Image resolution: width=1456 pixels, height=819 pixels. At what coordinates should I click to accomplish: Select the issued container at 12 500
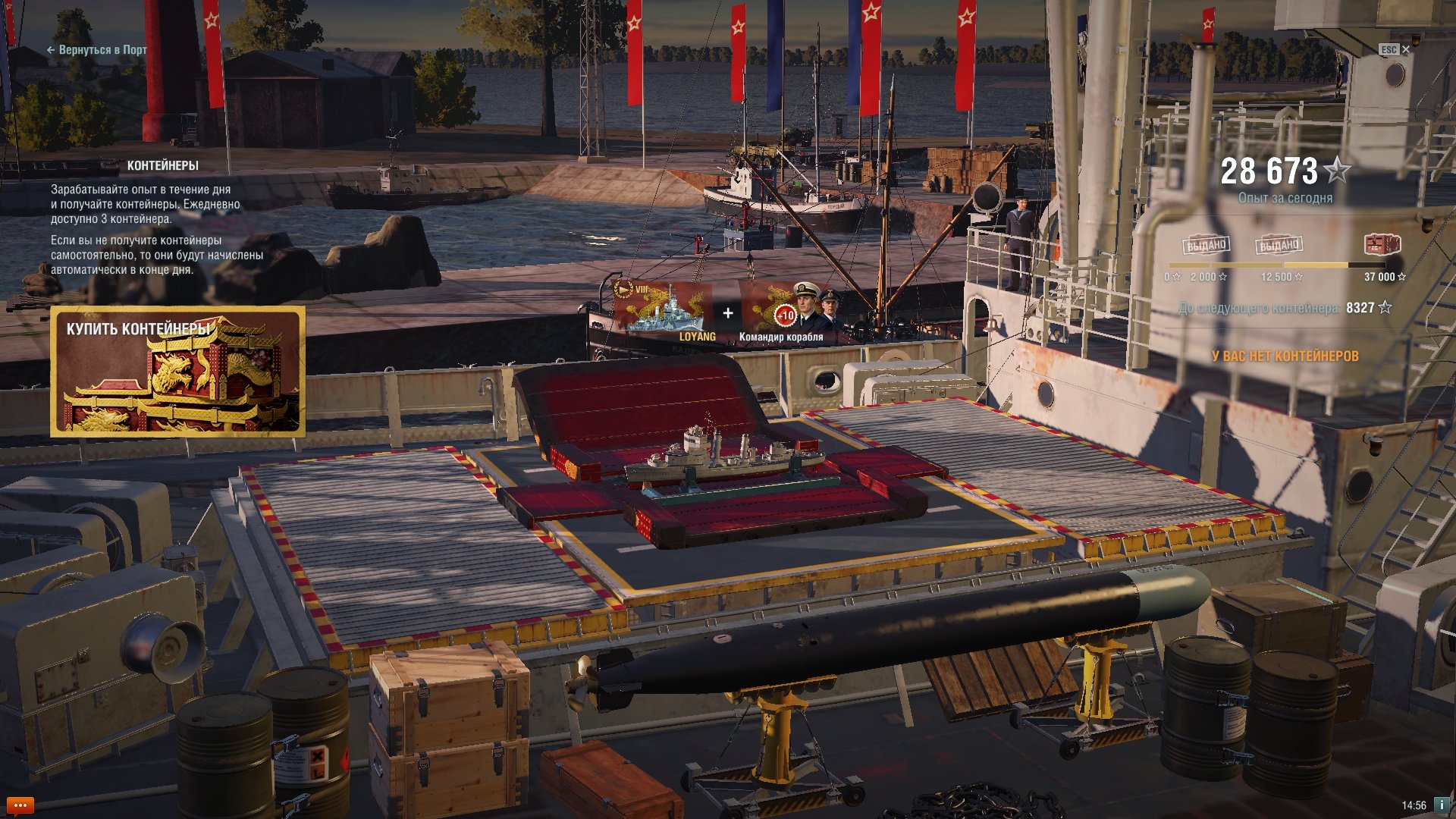coord(1279,245)
